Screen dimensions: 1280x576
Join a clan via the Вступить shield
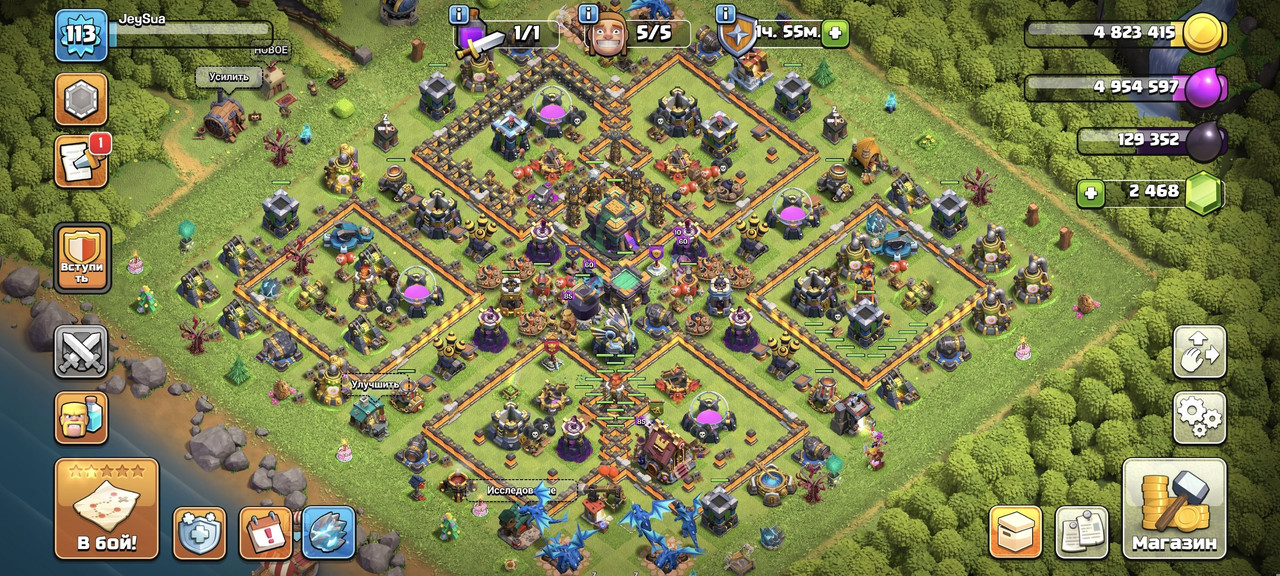pos(81,256)
